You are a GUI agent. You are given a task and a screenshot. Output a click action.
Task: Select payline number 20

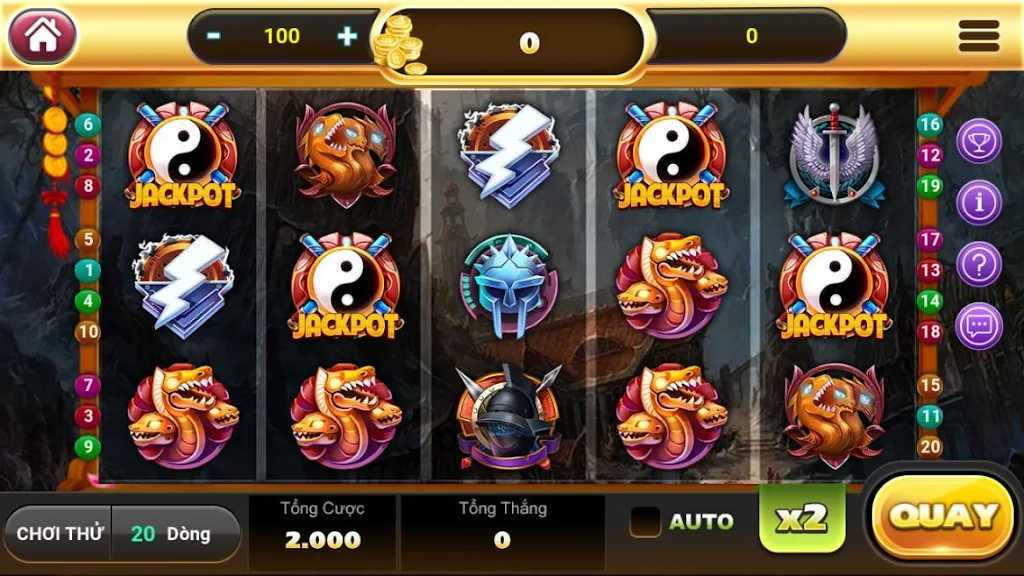pyautogui.click(x=931, y=447)
